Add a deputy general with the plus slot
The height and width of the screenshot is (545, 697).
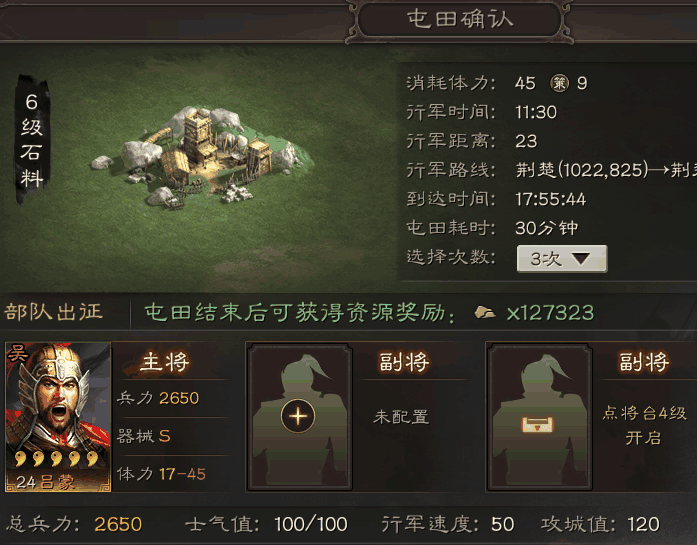click(297, 417)
